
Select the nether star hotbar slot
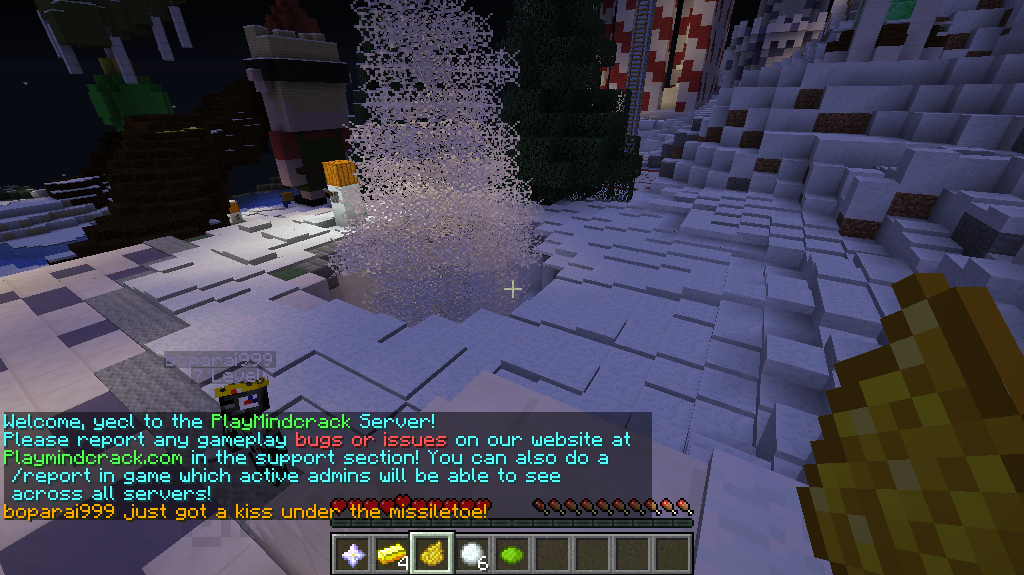pos(351,553)
